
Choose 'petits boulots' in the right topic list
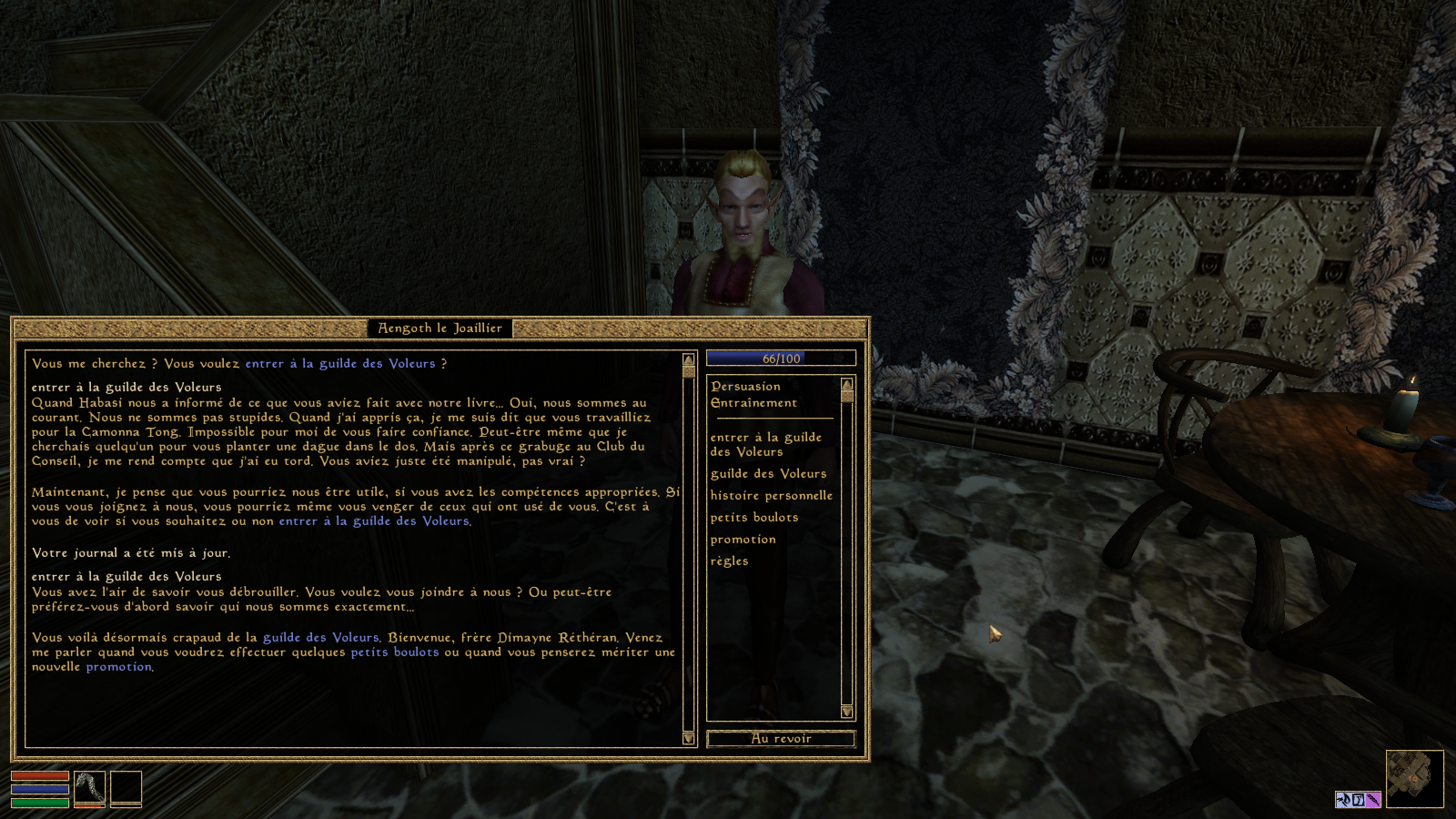coord(753,517)
